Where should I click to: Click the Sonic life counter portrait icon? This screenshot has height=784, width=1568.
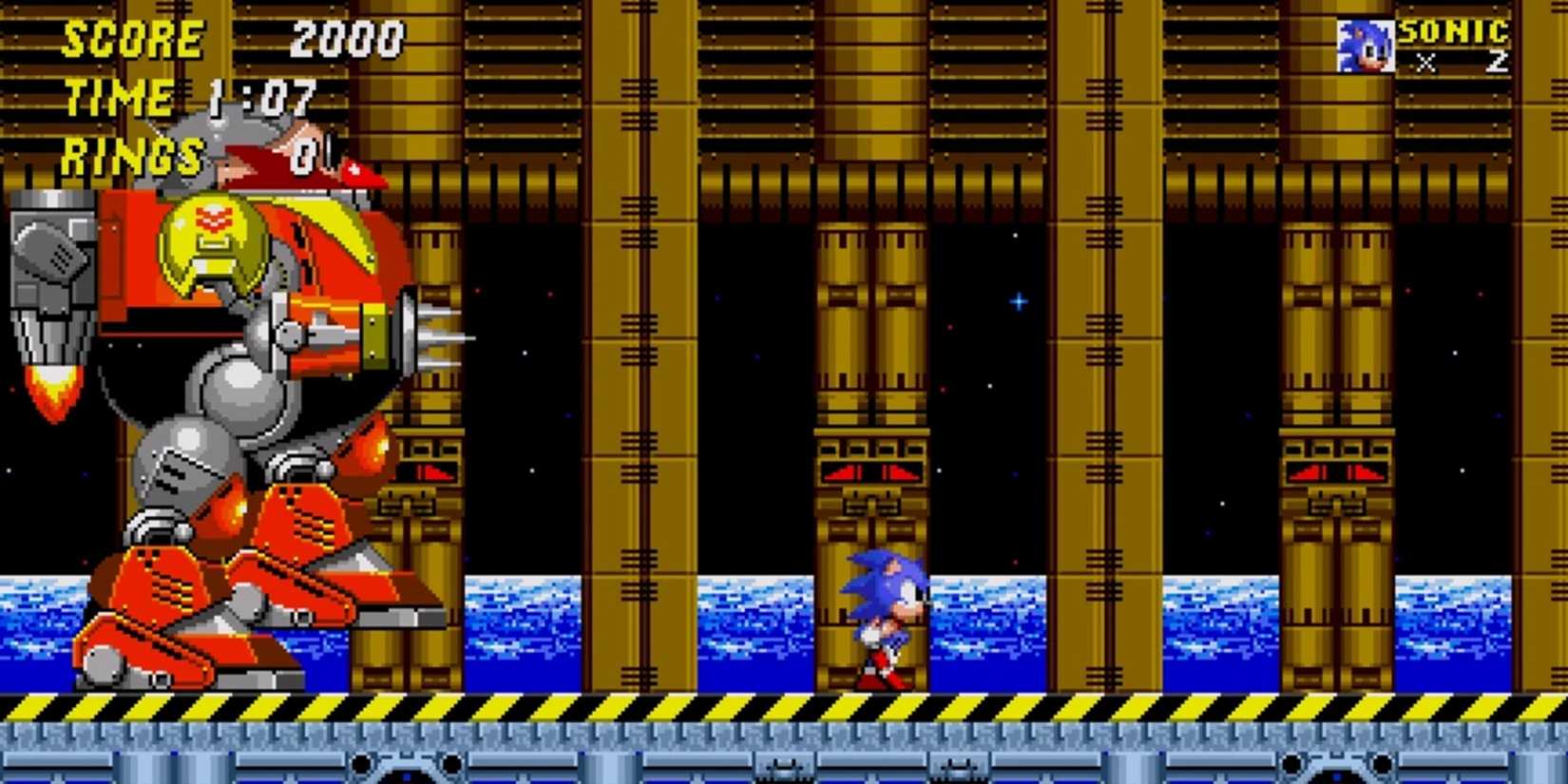coord(1365,45)
